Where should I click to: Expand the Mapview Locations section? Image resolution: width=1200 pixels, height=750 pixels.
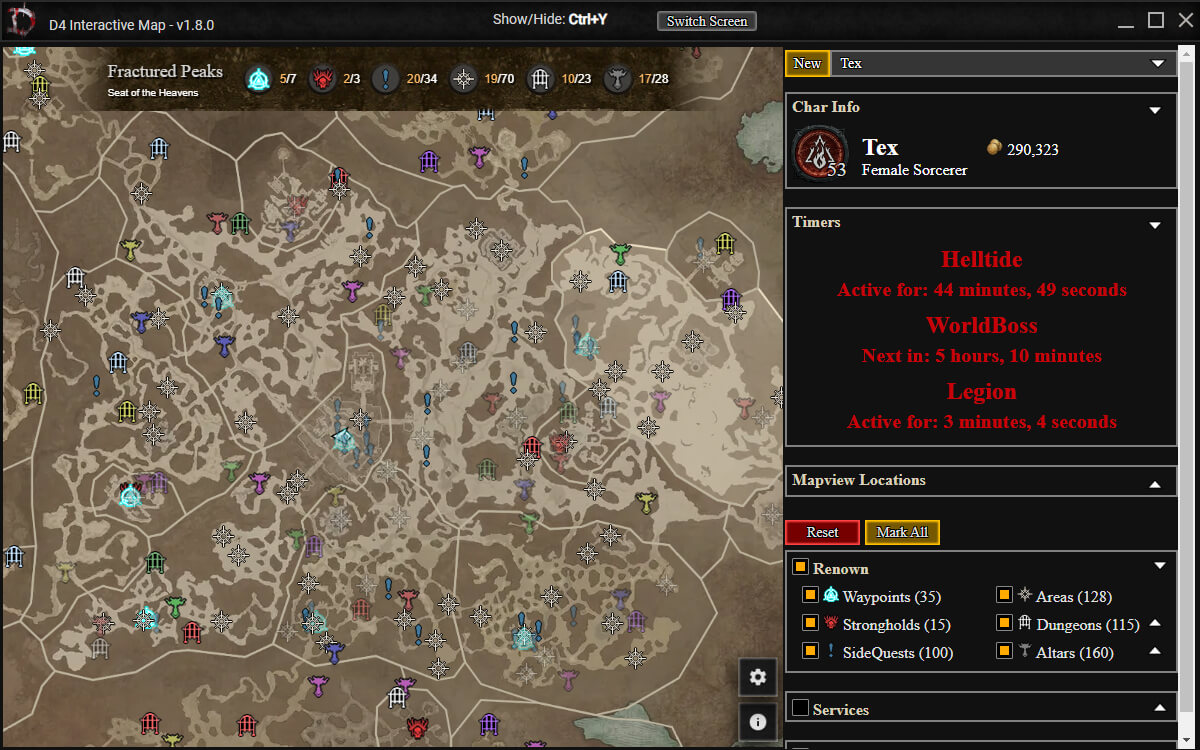[x=1155, y=484]
